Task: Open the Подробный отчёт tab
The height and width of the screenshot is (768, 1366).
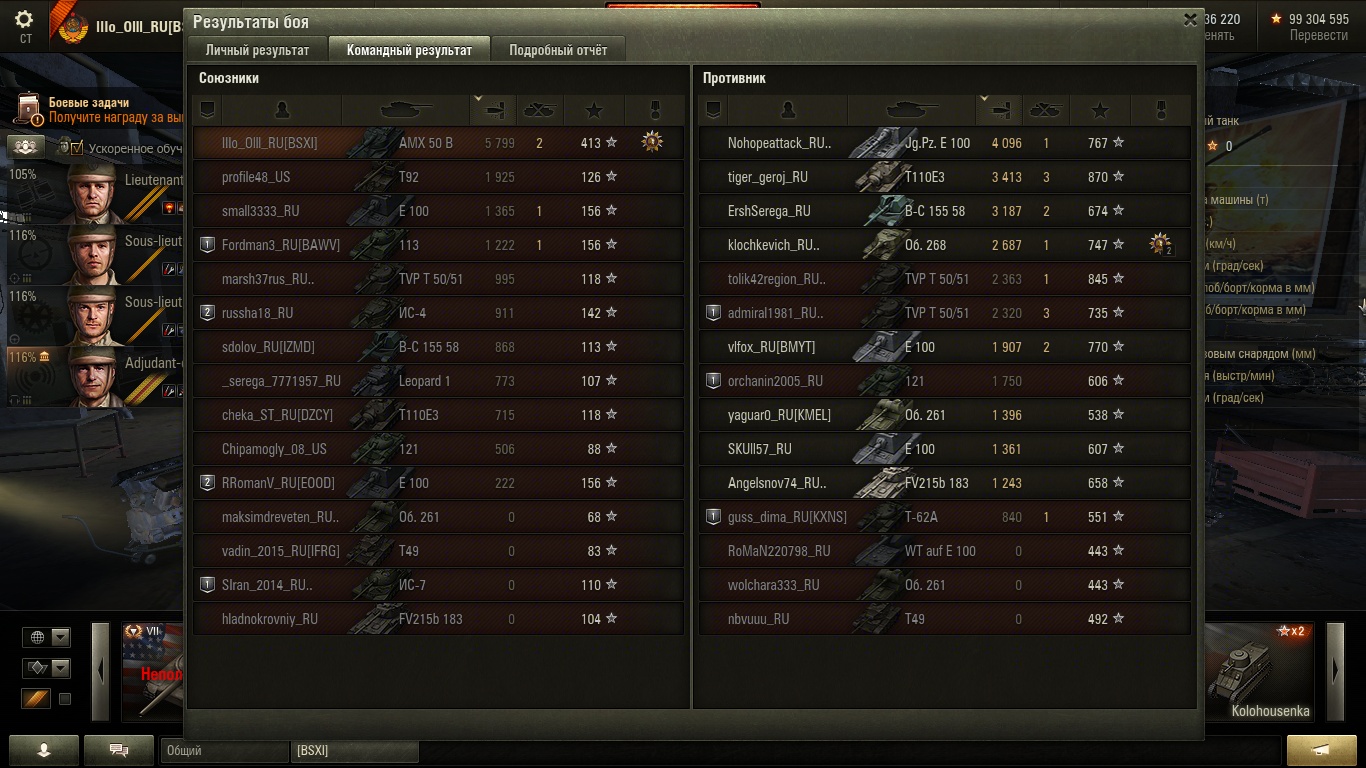Action: 558,50
